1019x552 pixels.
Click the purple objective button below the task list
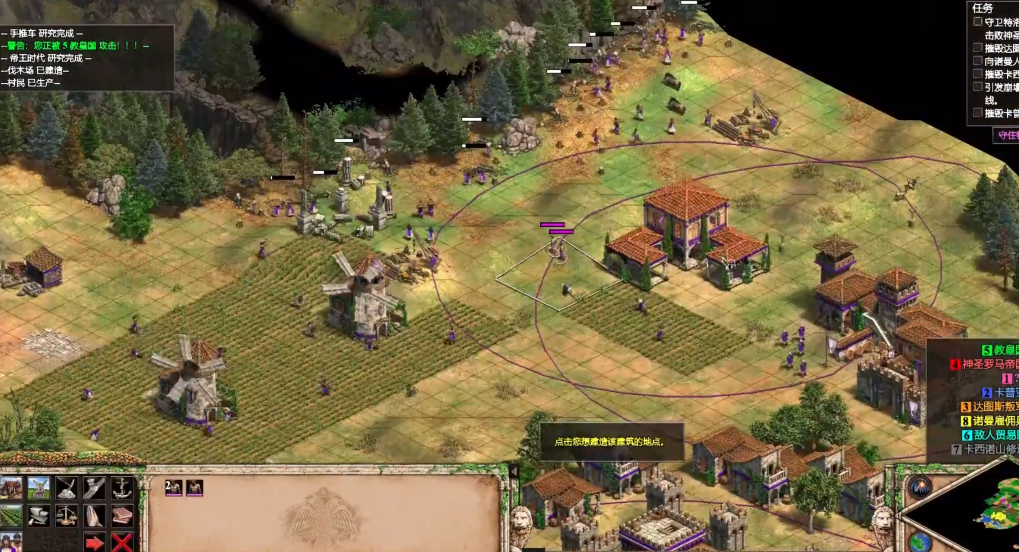1005,136
